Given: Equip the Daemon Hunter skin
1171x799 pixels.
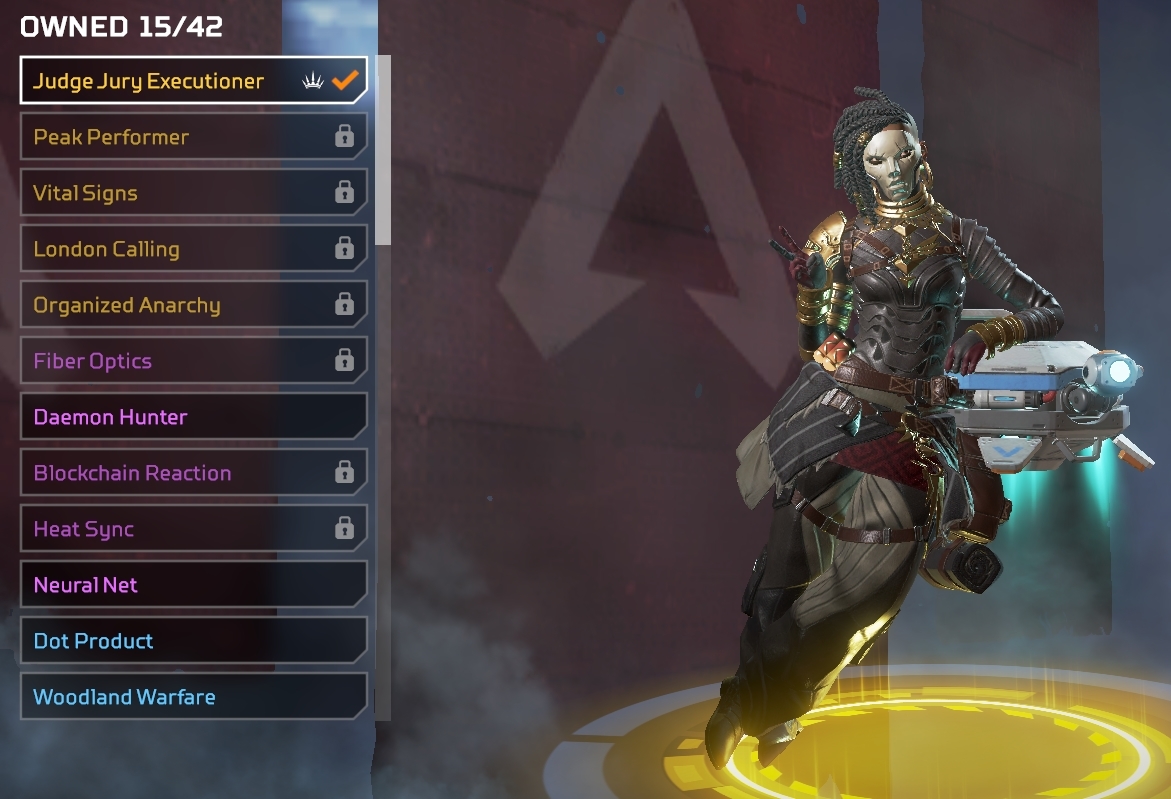Looking at the screenshot, I should click(x=193, y=417).
